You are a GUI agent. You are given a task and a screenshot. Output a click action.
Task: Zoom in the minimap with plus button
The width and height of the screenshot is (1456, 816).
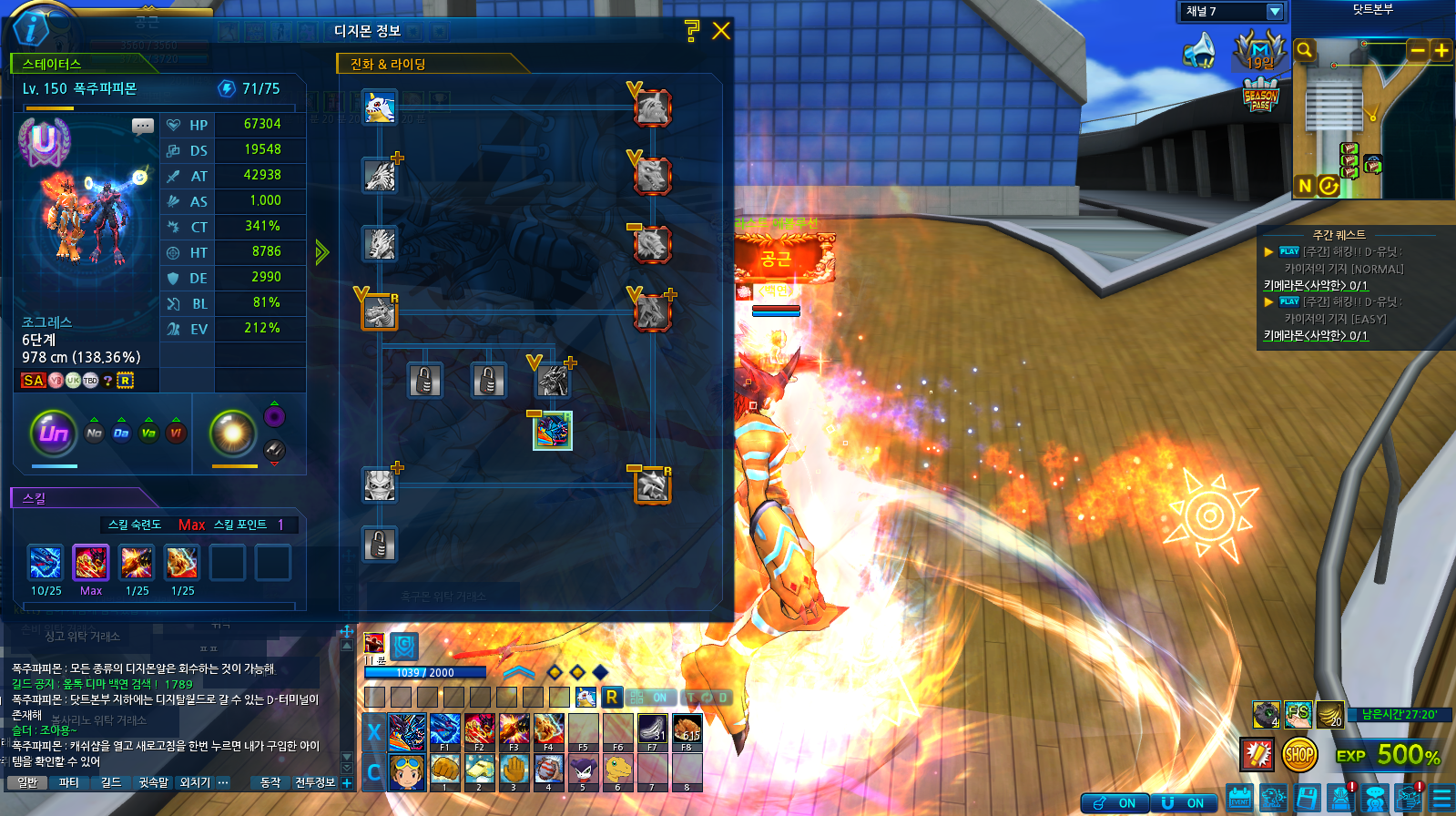[x=1441, y=51]
